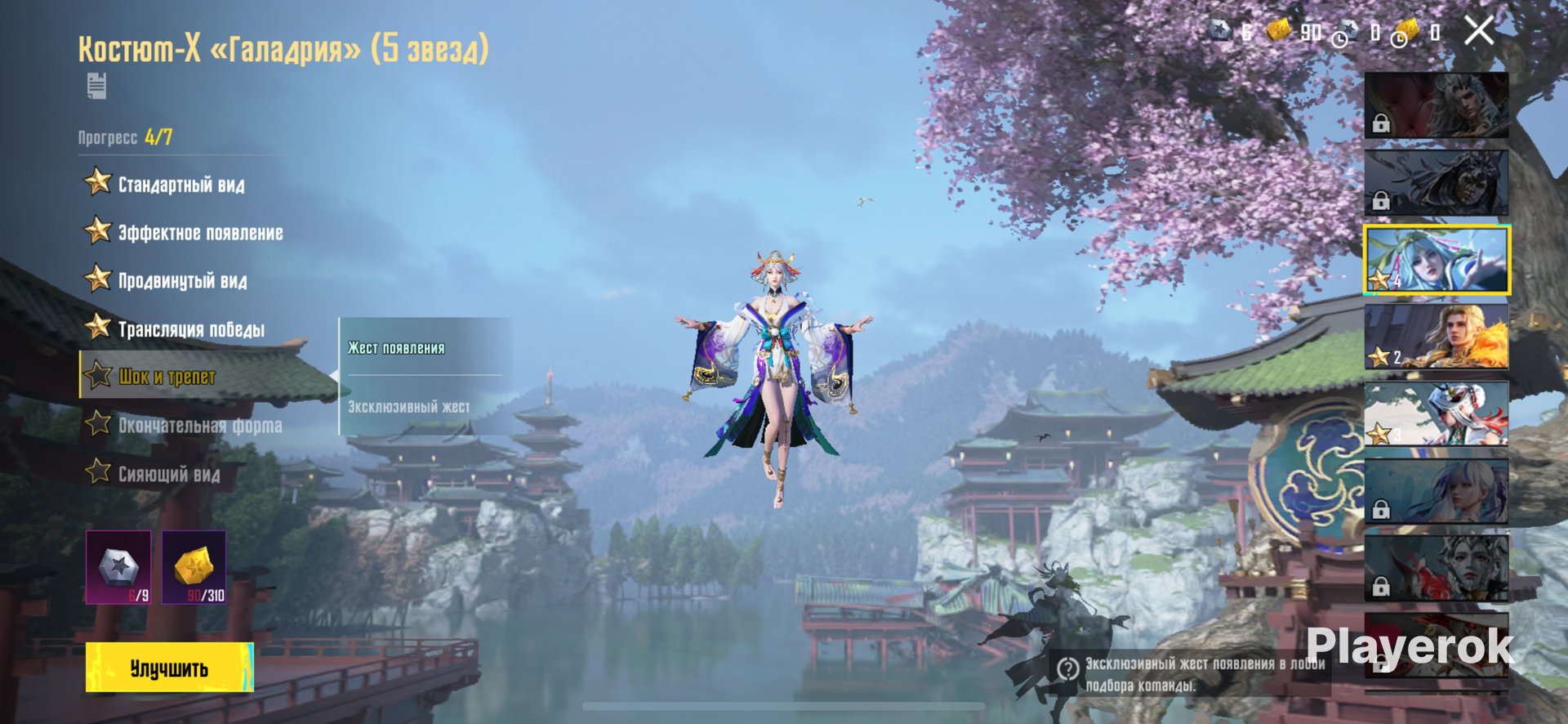Choose the «Эксклюзивный жест» reward entry
1568x724 pixels.
coord(408,407)
